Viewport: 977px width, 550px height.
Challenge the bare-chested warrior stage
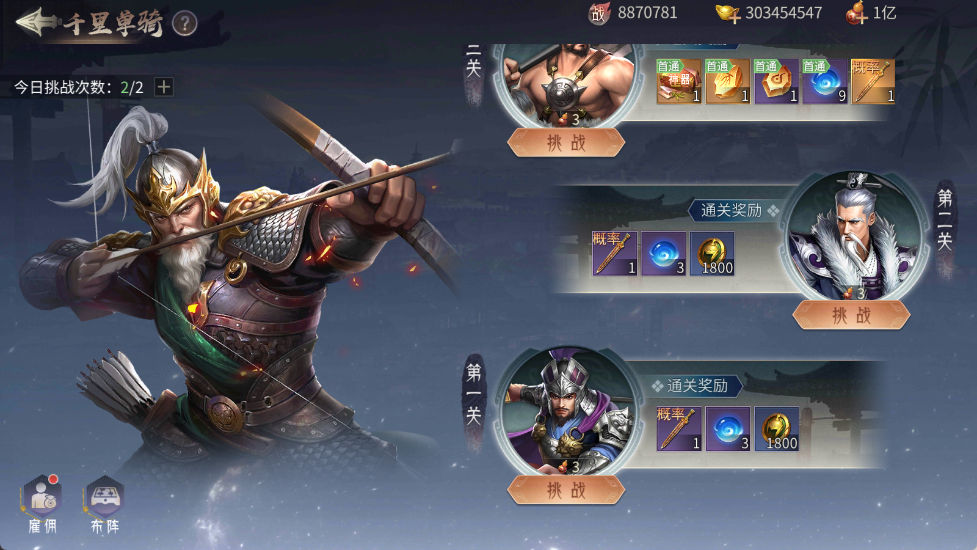point(566,142)
